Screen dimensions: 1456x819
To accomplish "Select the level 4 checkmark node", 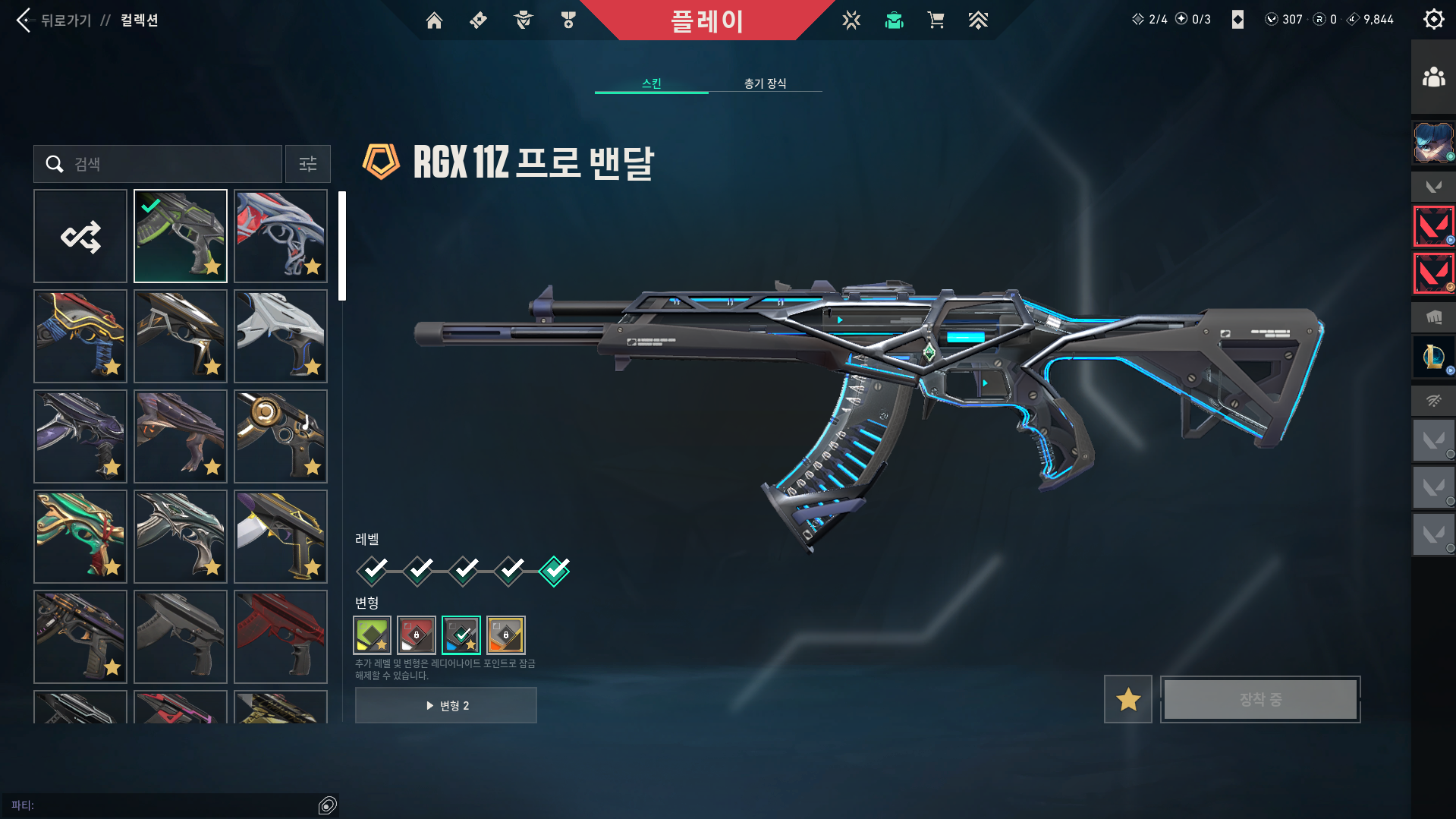I will click(x=508, y=570).
